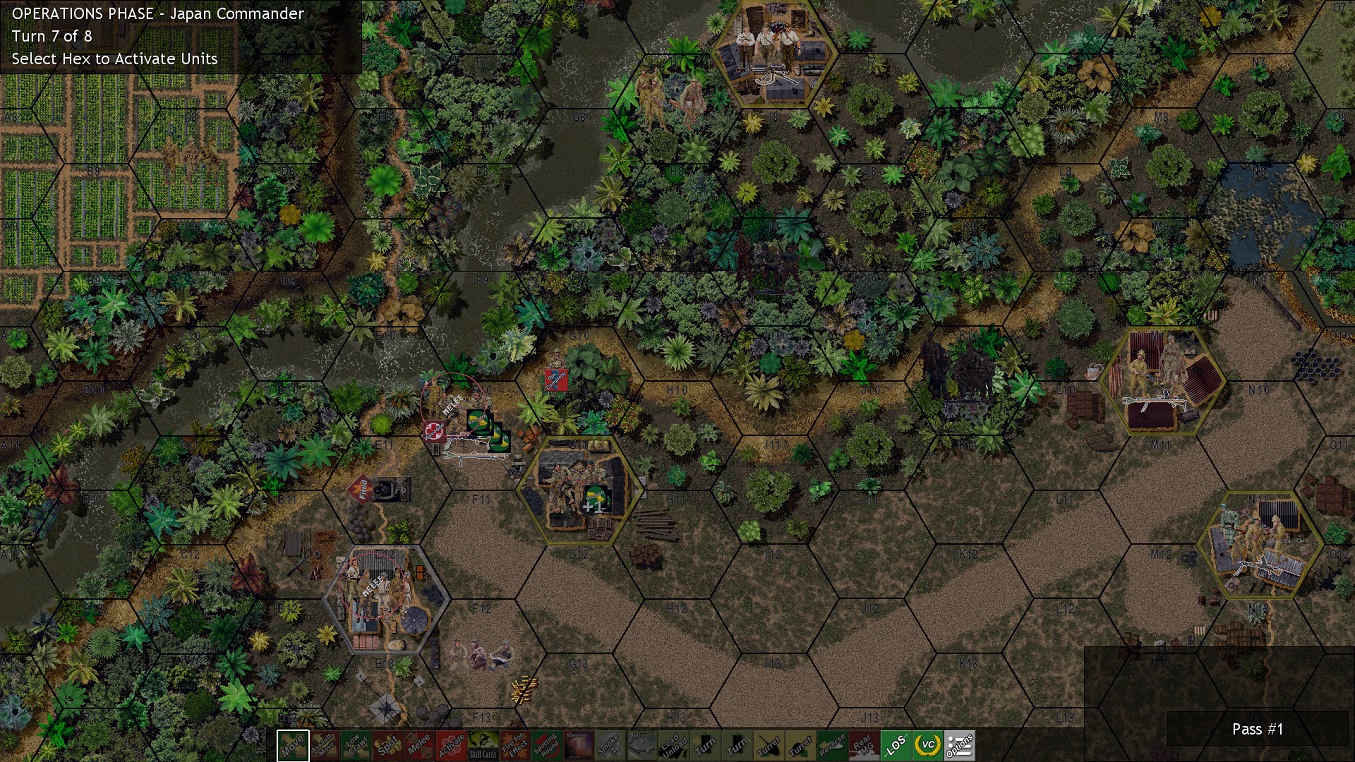Select the Smoke action button
This screenshot has width=1355, height=762.
(x=608, y=746)
